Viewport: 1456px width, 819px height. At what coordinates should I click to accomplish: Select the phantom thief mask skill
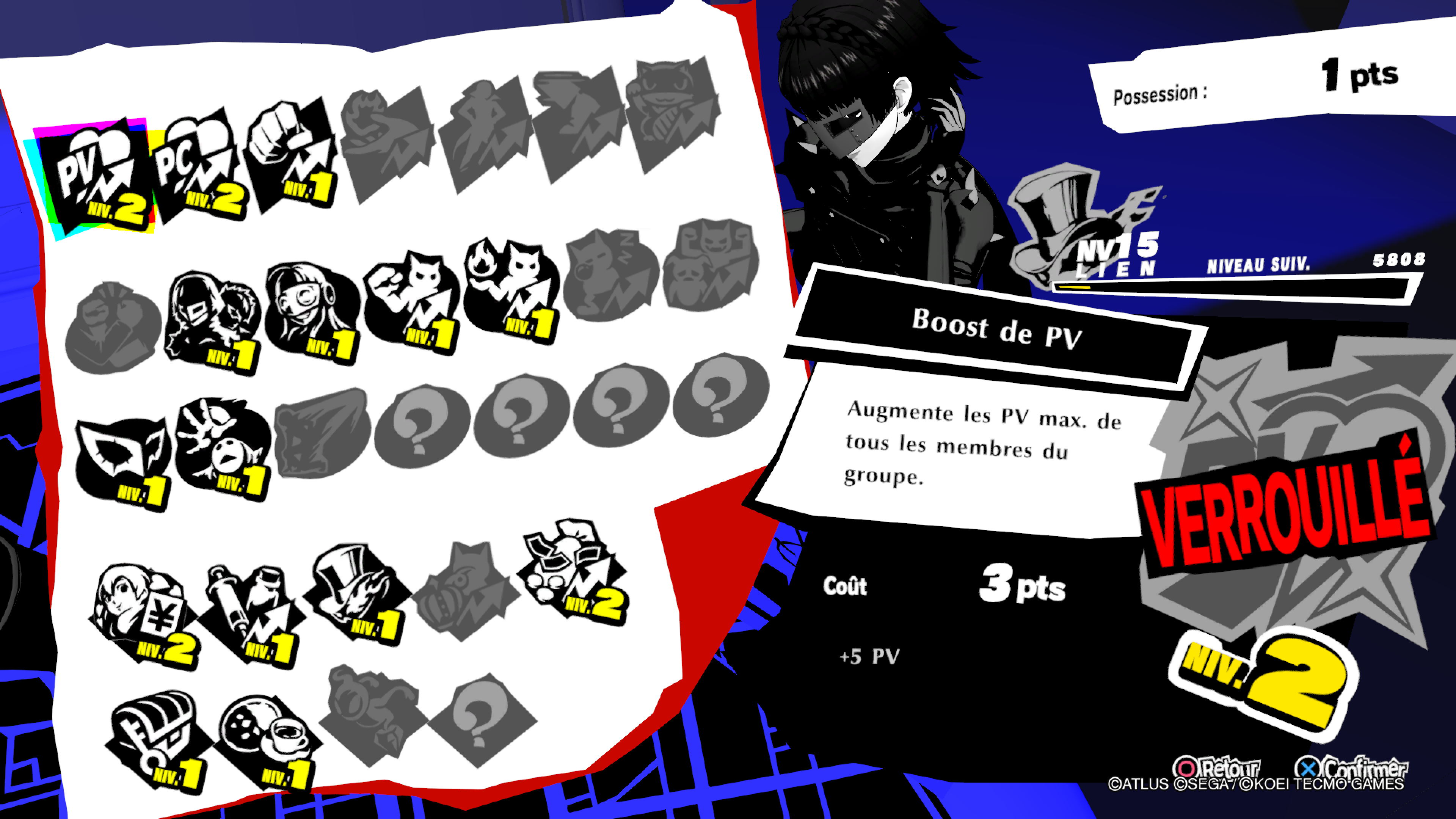[x=122, y=461]
